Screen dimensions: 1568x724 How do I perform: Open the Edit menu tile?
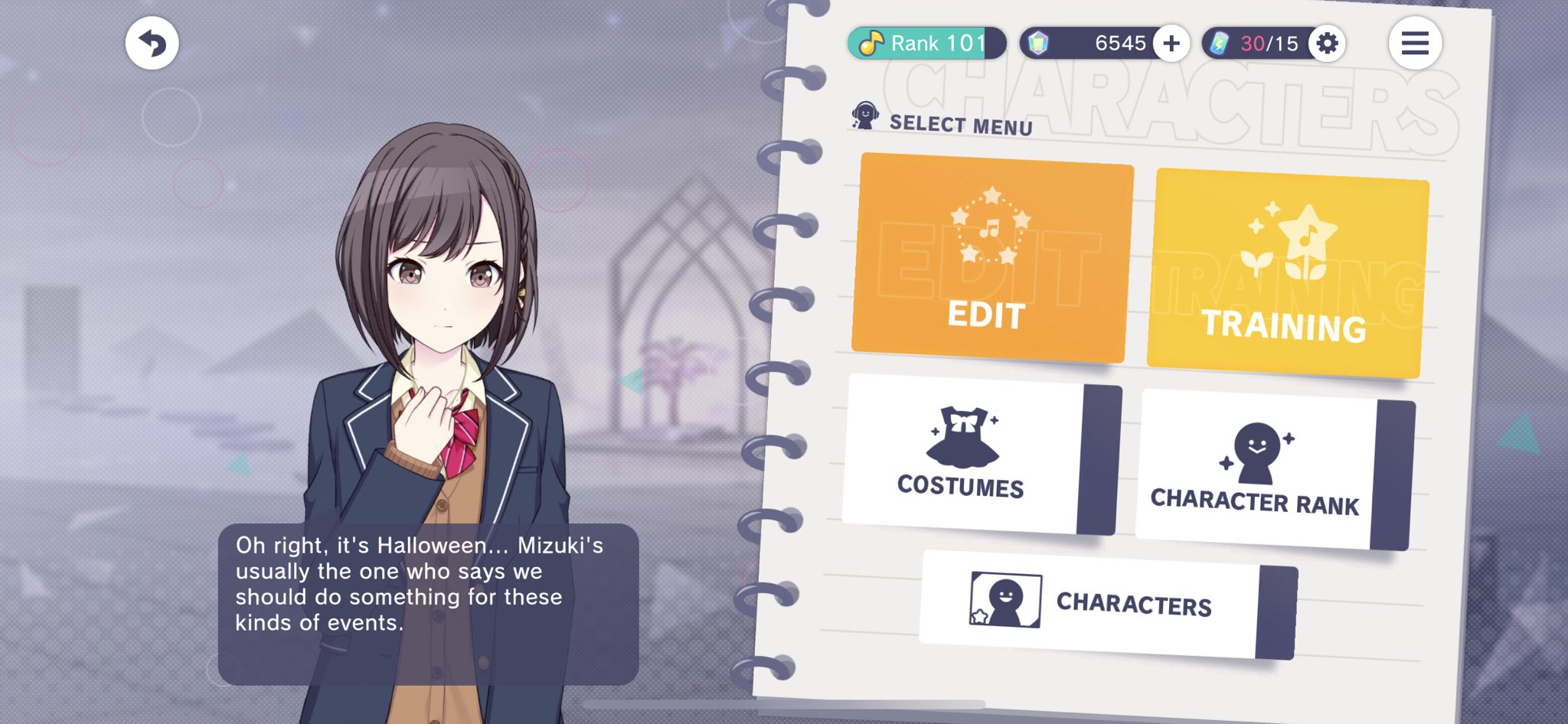[991, 258]
